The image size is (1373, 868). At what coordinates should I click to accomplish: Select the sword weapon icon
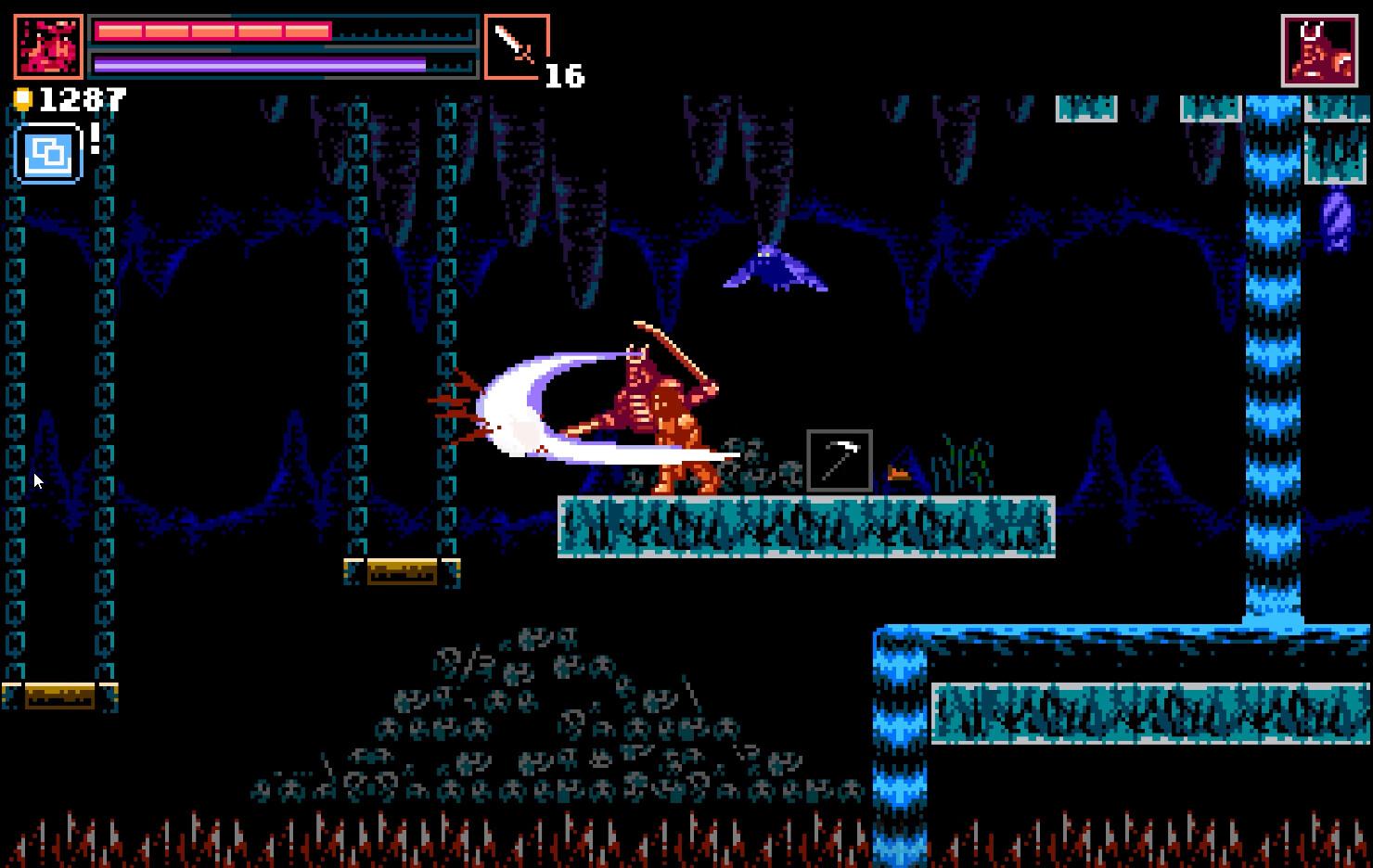point(516,45)
